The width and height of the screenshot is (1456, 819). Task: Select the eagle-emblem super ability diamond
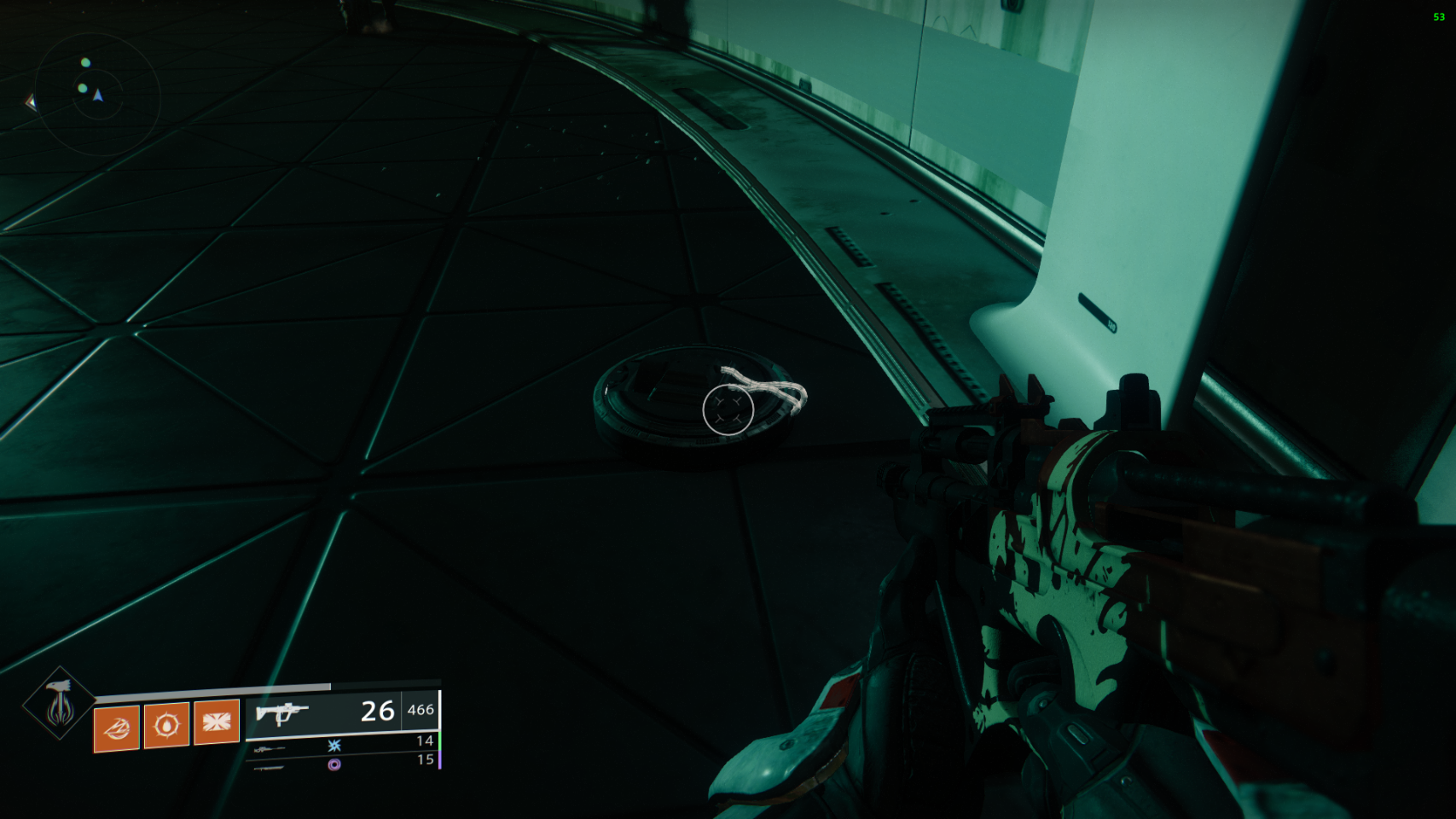tap(59, 704)
